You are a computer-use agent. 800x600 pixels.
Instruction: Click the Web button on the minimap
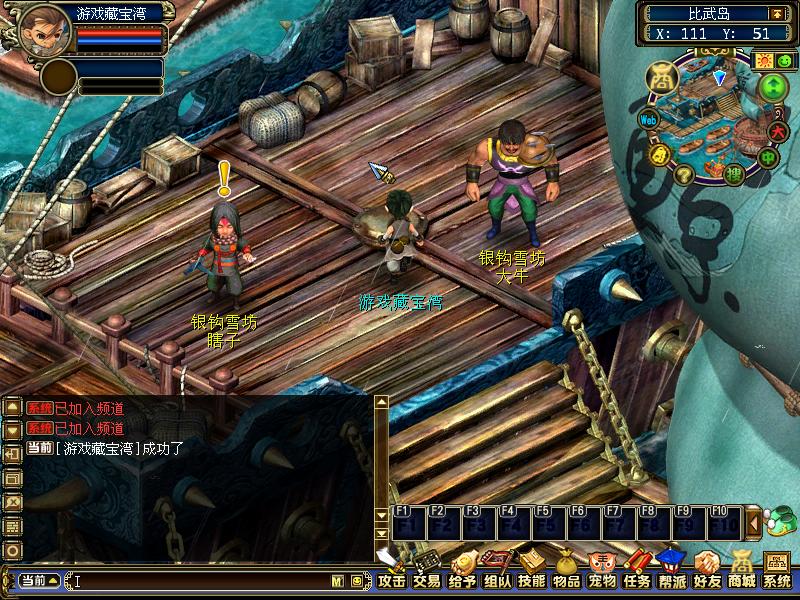(x=648, y=120)
